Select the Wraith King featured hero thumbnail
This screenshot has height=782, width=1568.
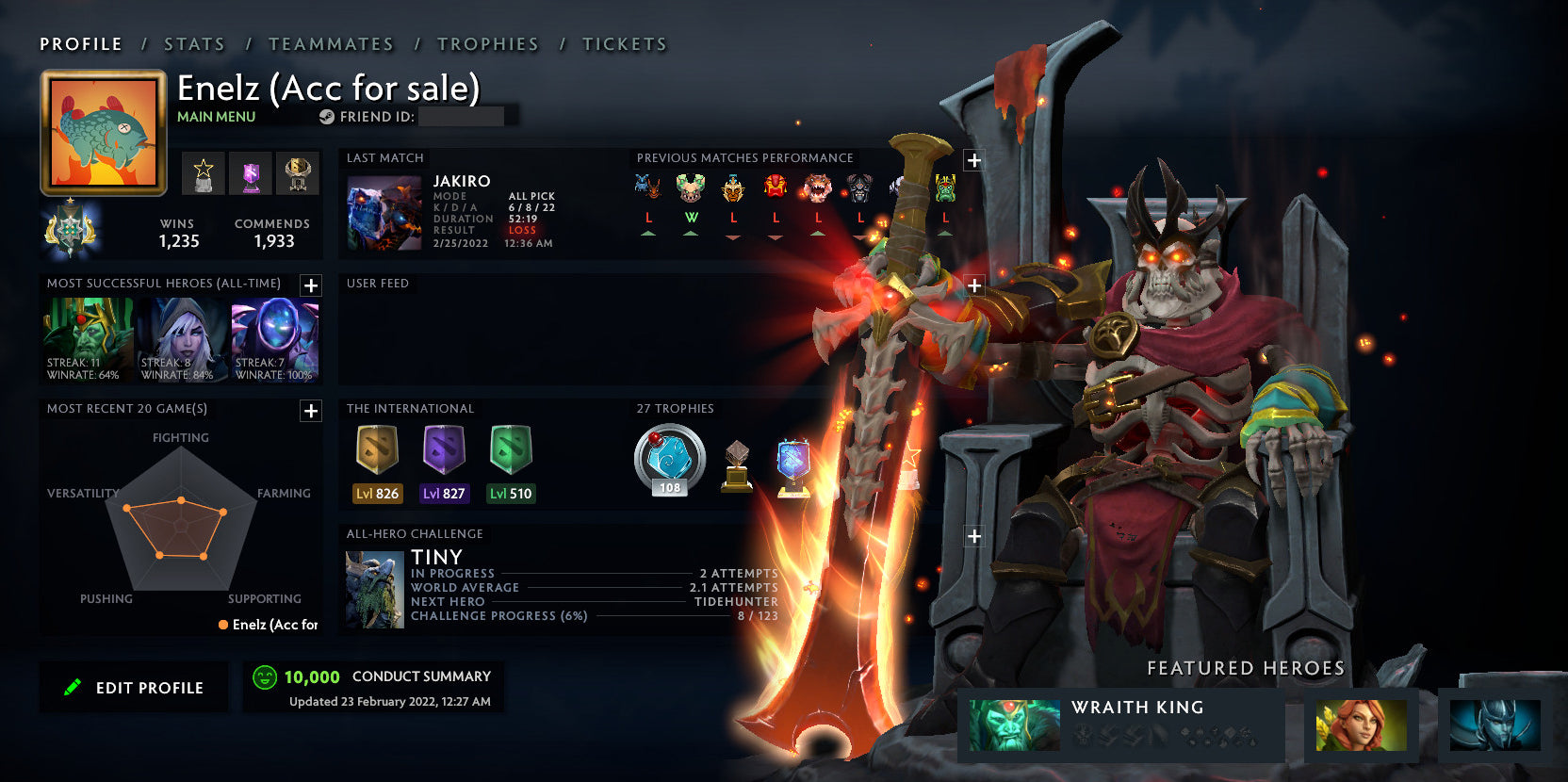click(x=1013, y=727)
